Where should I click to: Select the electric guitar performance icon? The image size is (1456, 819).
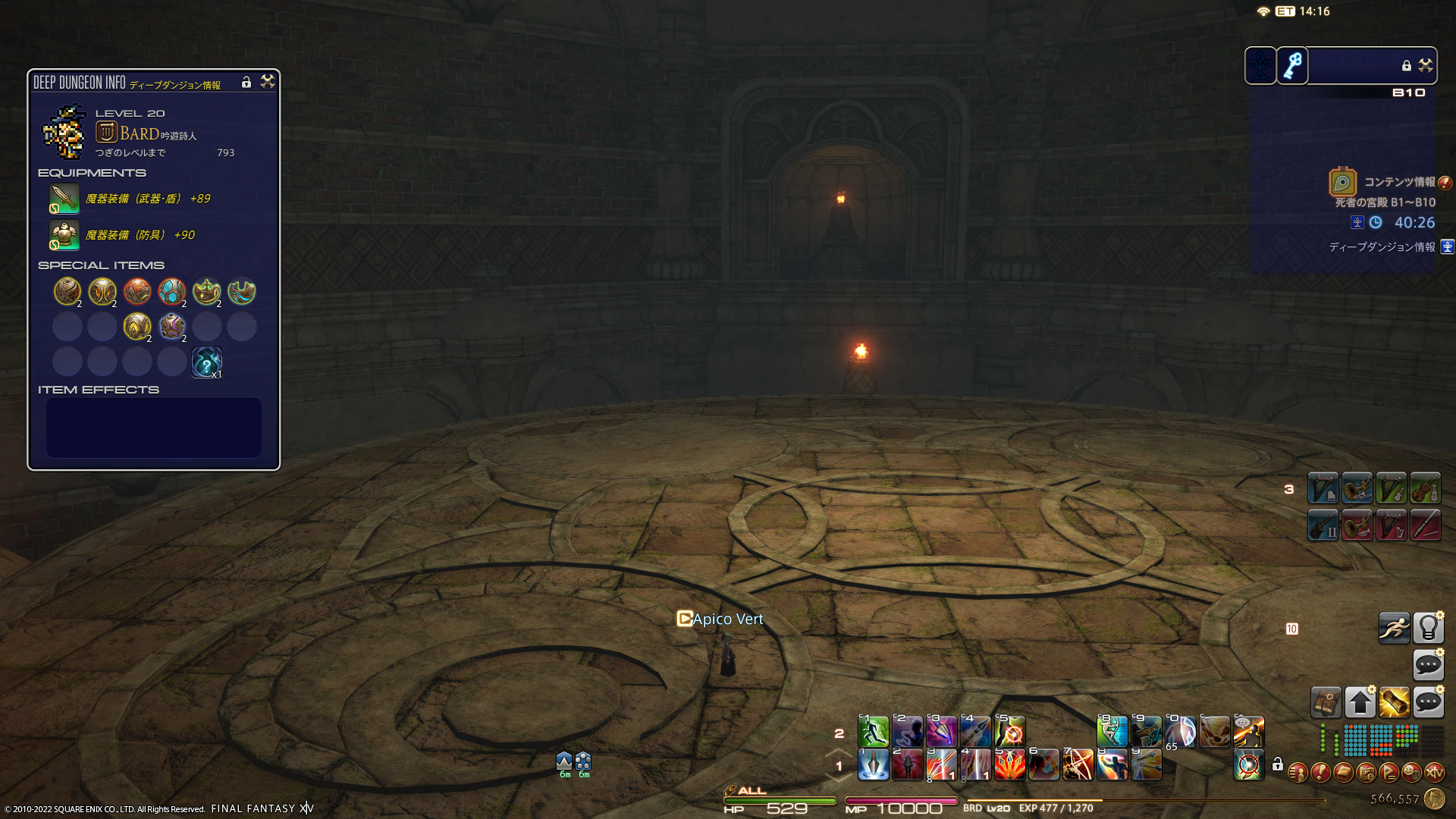coord(1323,525)
